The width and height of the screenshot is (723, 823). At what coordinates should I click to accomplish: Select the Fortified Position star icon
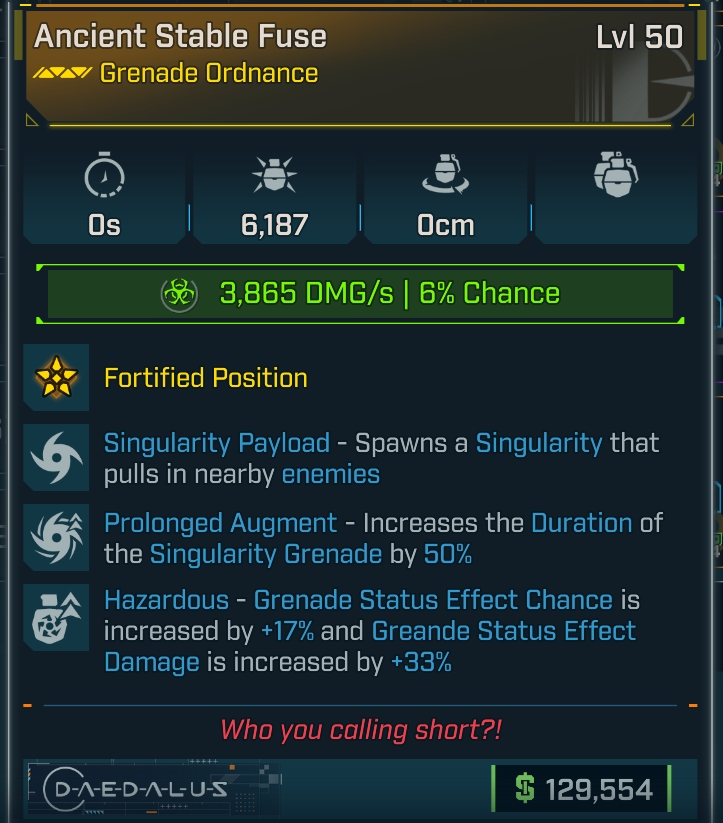coord(56,377)
